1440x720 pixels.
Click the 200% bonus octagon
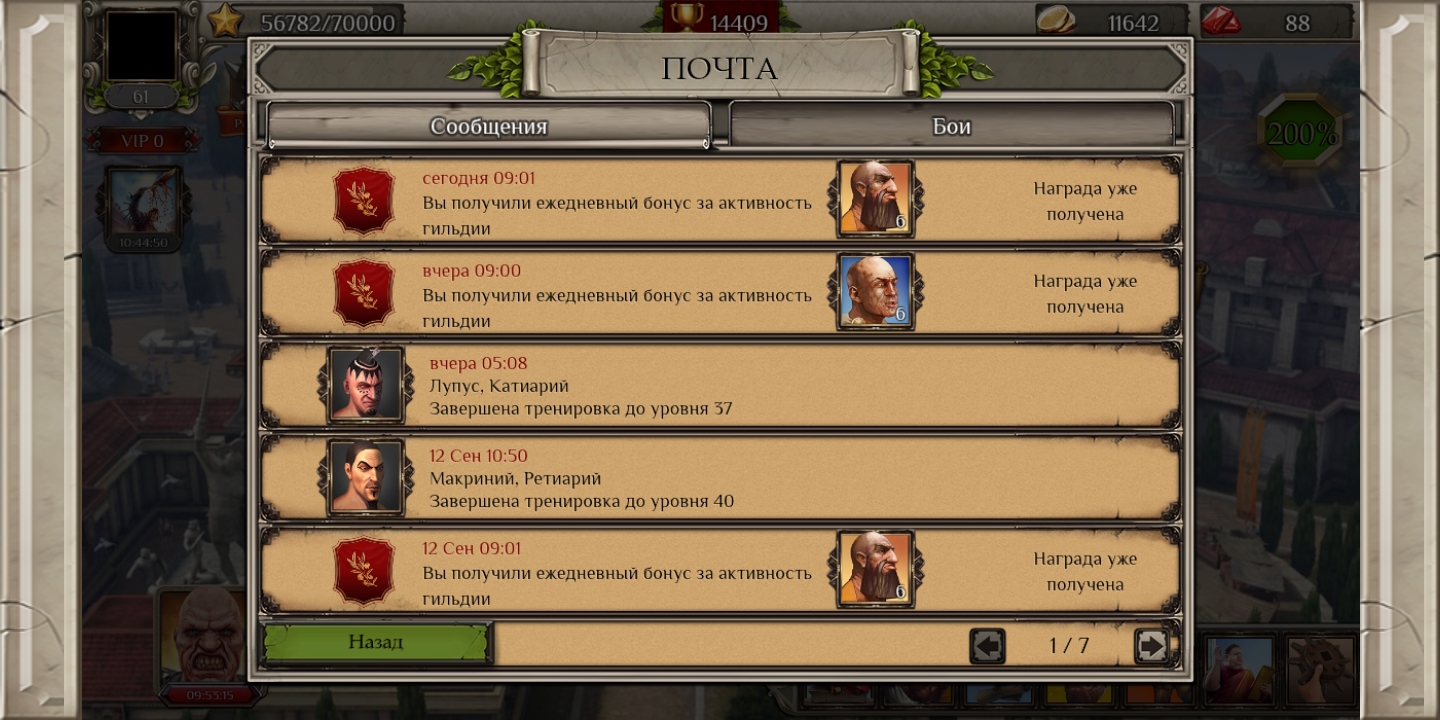point(1301,133)
